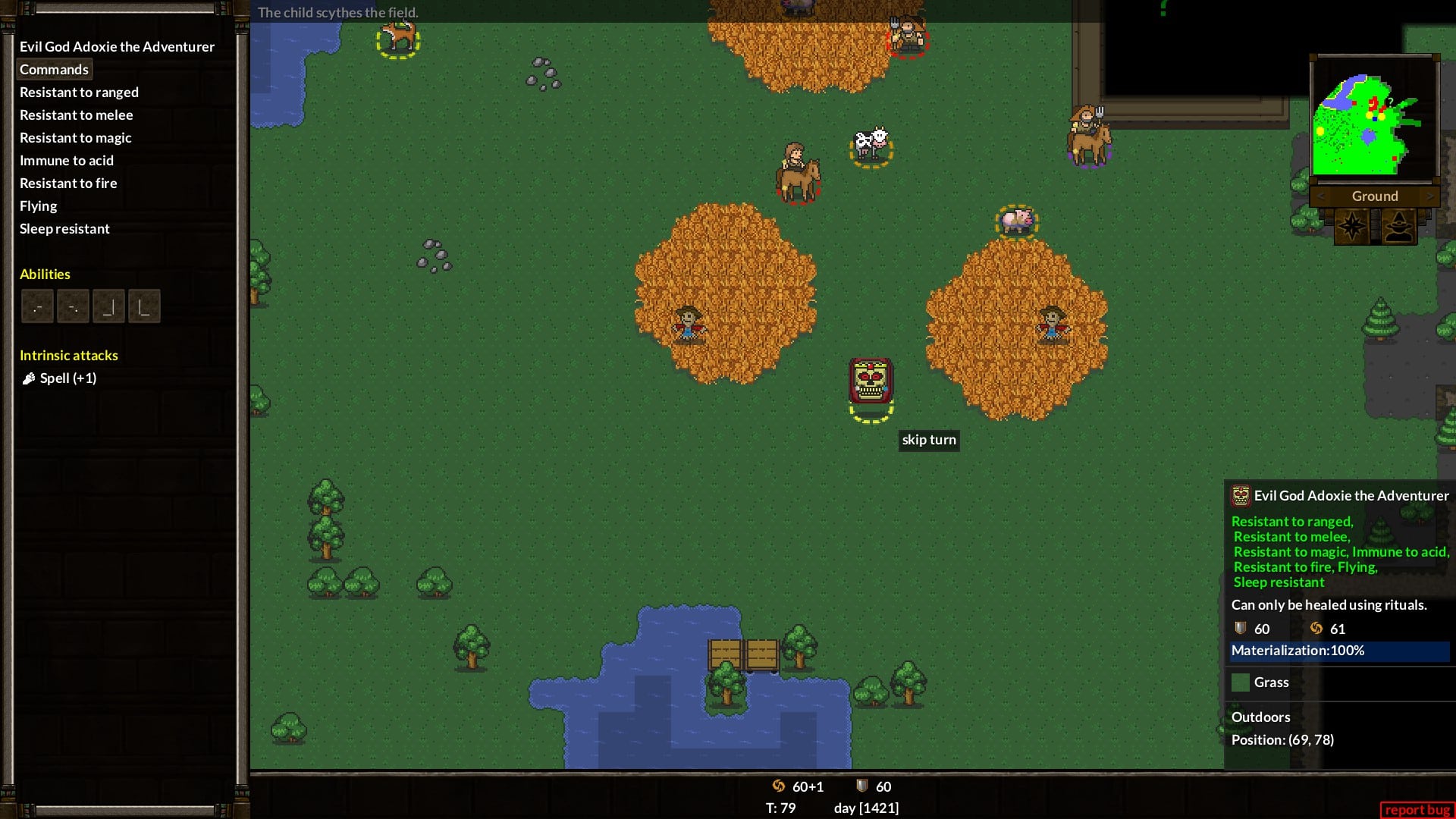Open the Commands menu

(54, 69)
